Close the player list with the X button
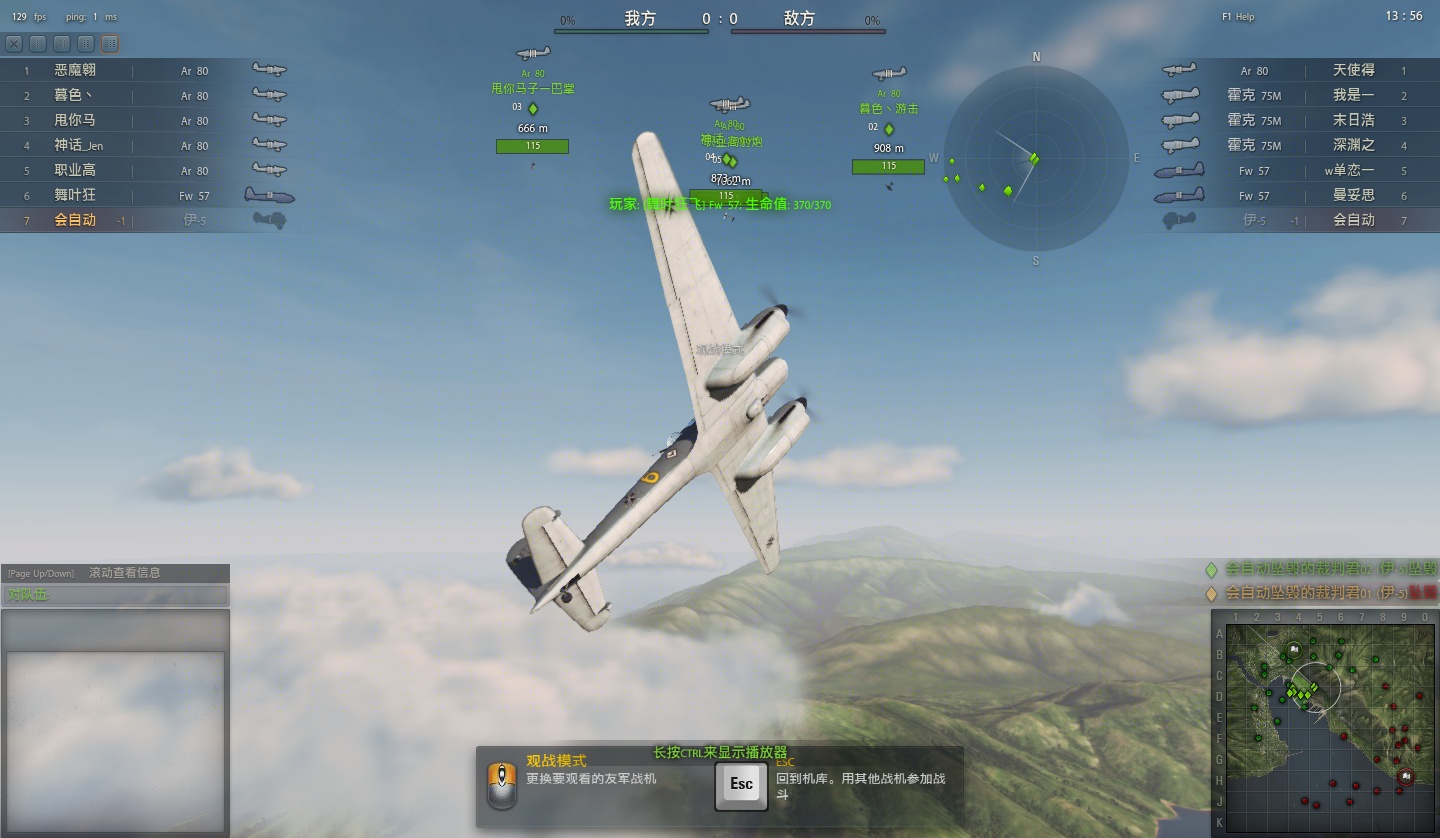This screenshot has height=838, width=1440. (14, 44)
